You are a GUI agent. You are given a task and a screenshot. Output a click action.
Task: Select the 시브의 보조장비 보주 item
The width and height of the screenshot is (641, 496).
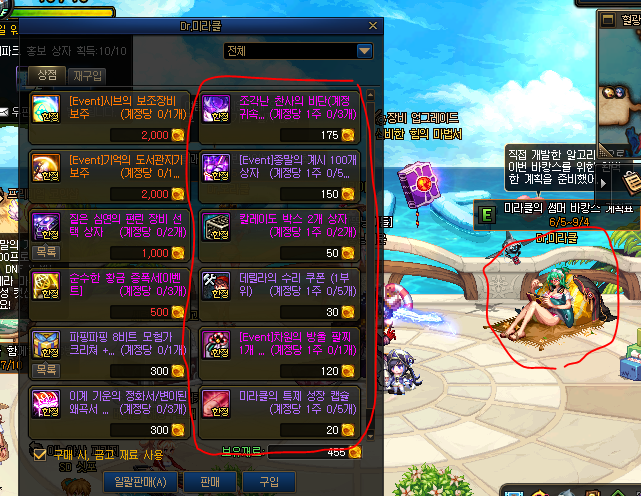110,115
